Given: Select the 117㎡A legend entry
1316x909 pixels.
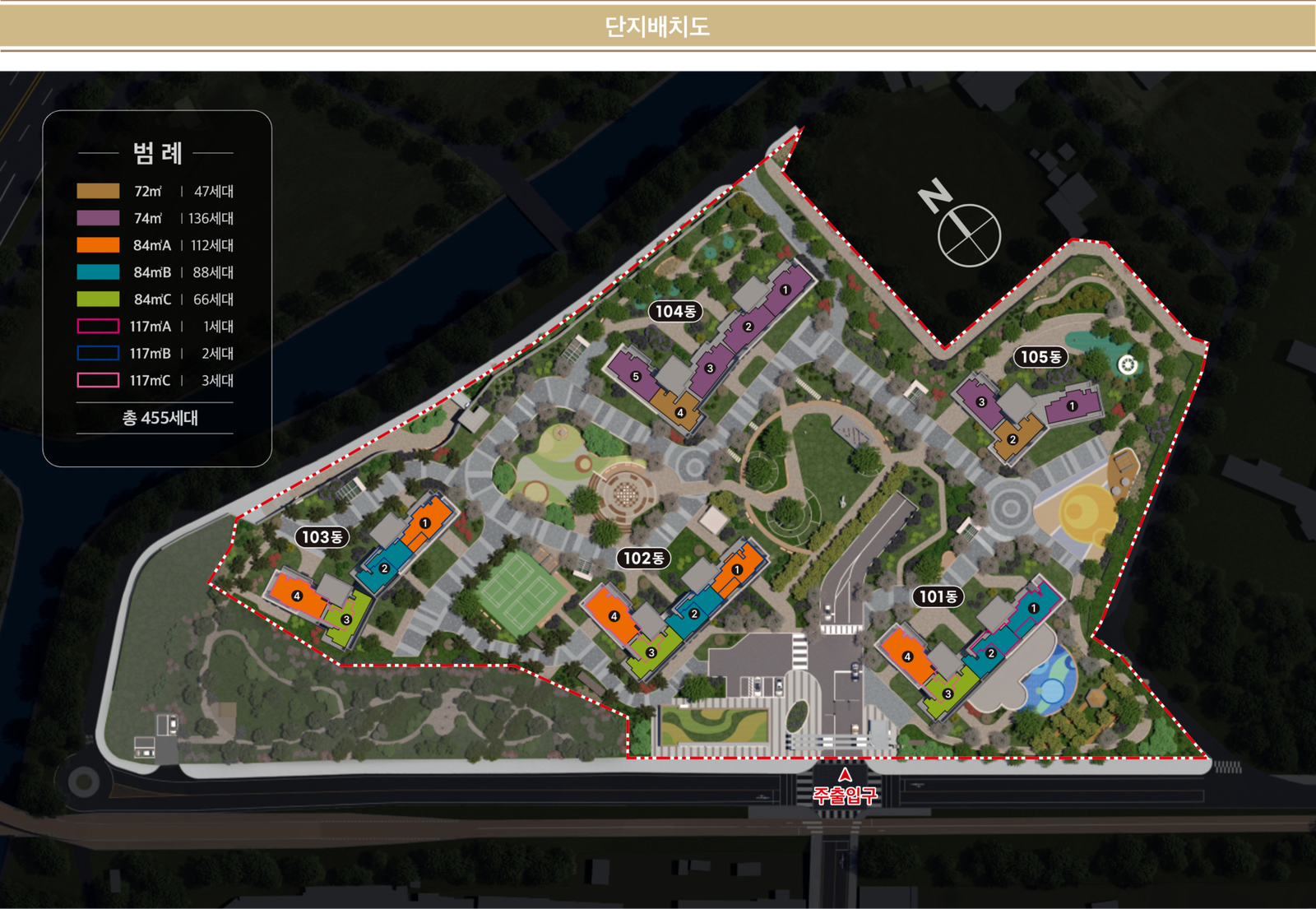Looking at the screenshot, I should point(155,327).
